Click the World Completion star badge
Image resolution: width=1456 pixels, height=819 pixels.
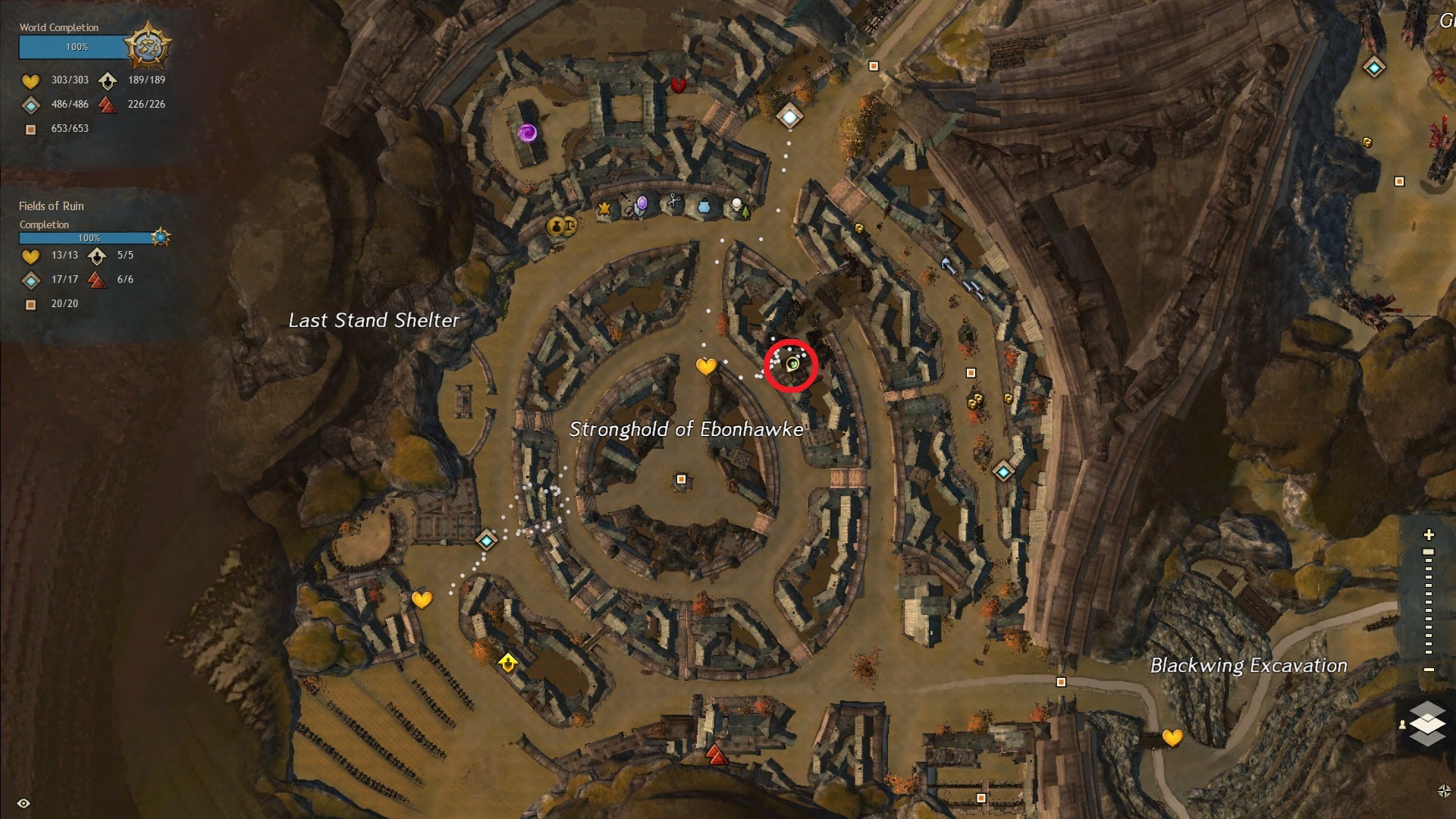click(x=147, y=46)
